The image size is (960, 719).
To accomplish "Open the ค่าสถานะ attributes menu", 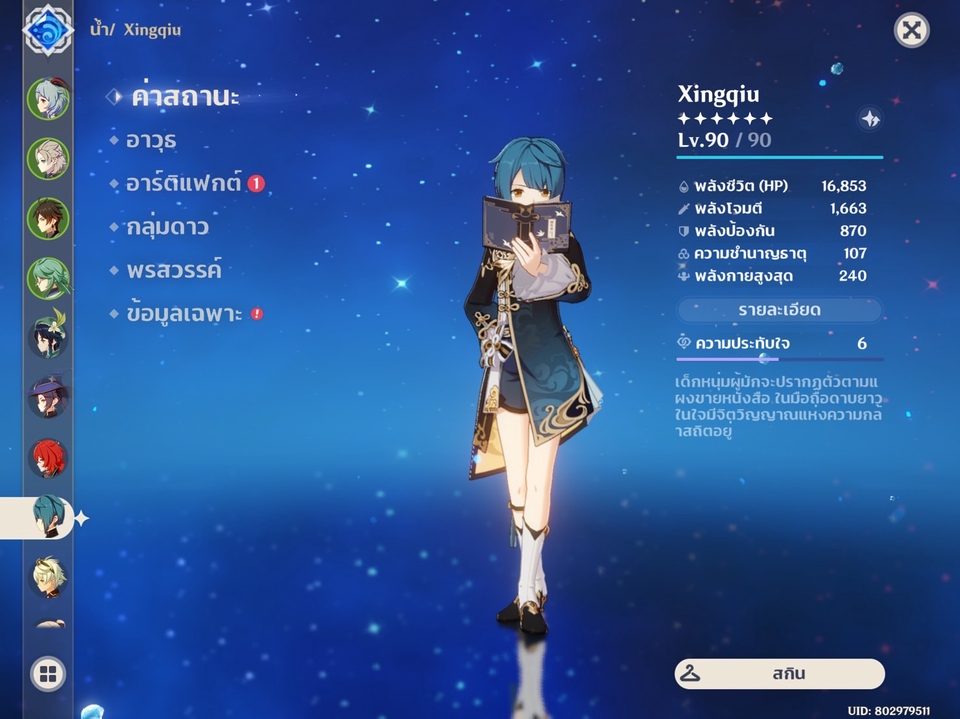I will pos(185,97).
